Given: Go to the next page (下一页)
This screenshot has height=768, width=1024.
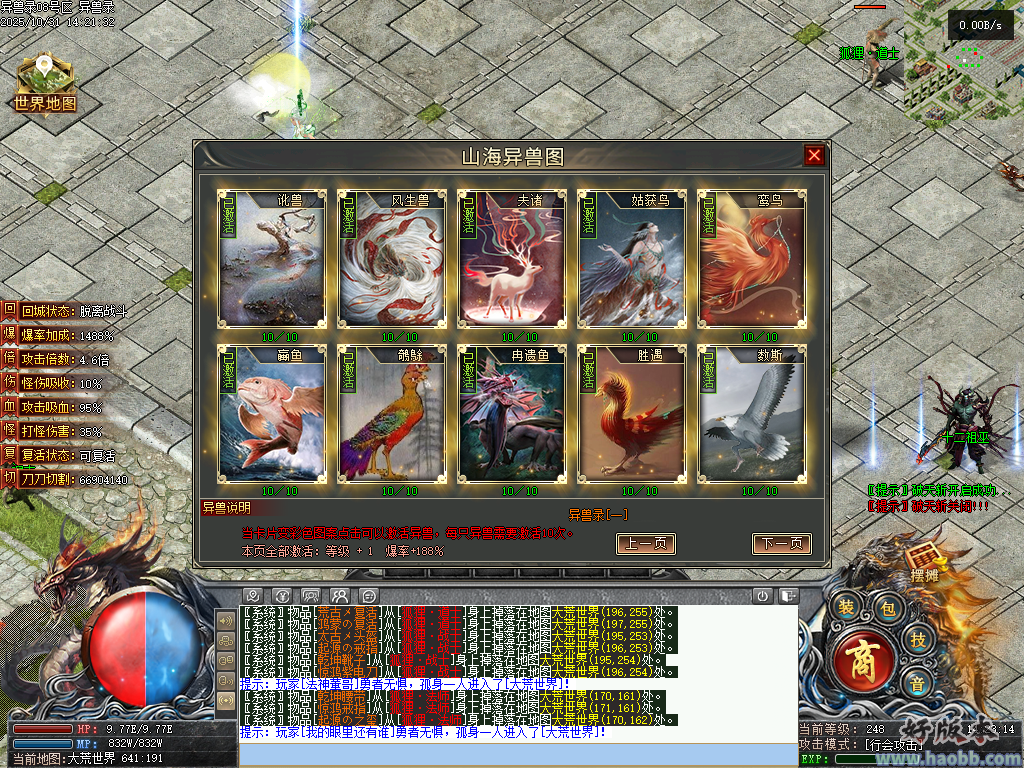Looking at the screenshot, I should pyautogui.click(x=781, y=544).
